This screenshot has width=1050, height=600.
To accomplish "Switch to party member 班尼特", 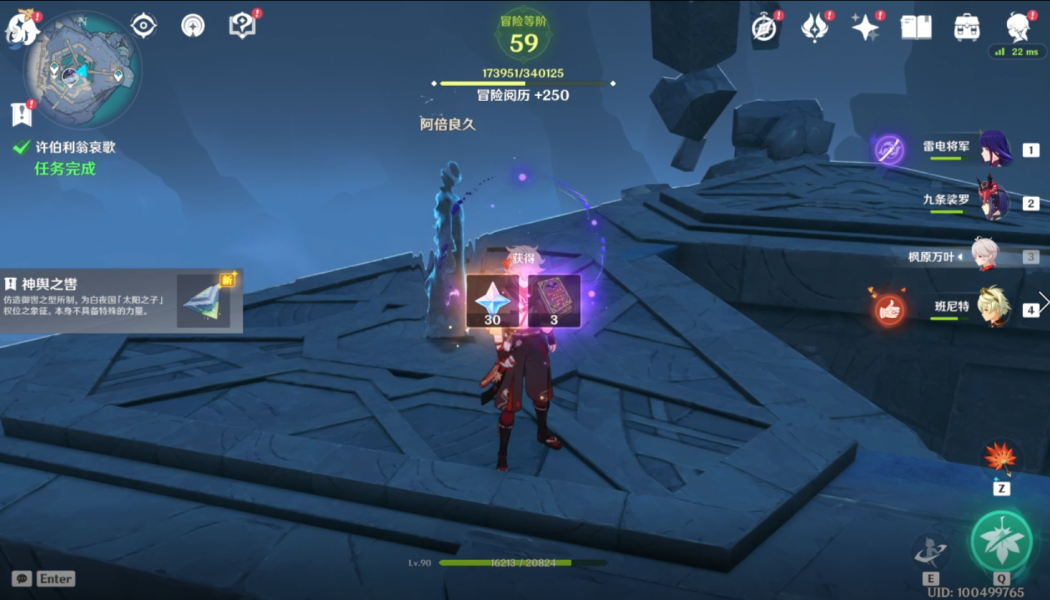I will 994,307.
